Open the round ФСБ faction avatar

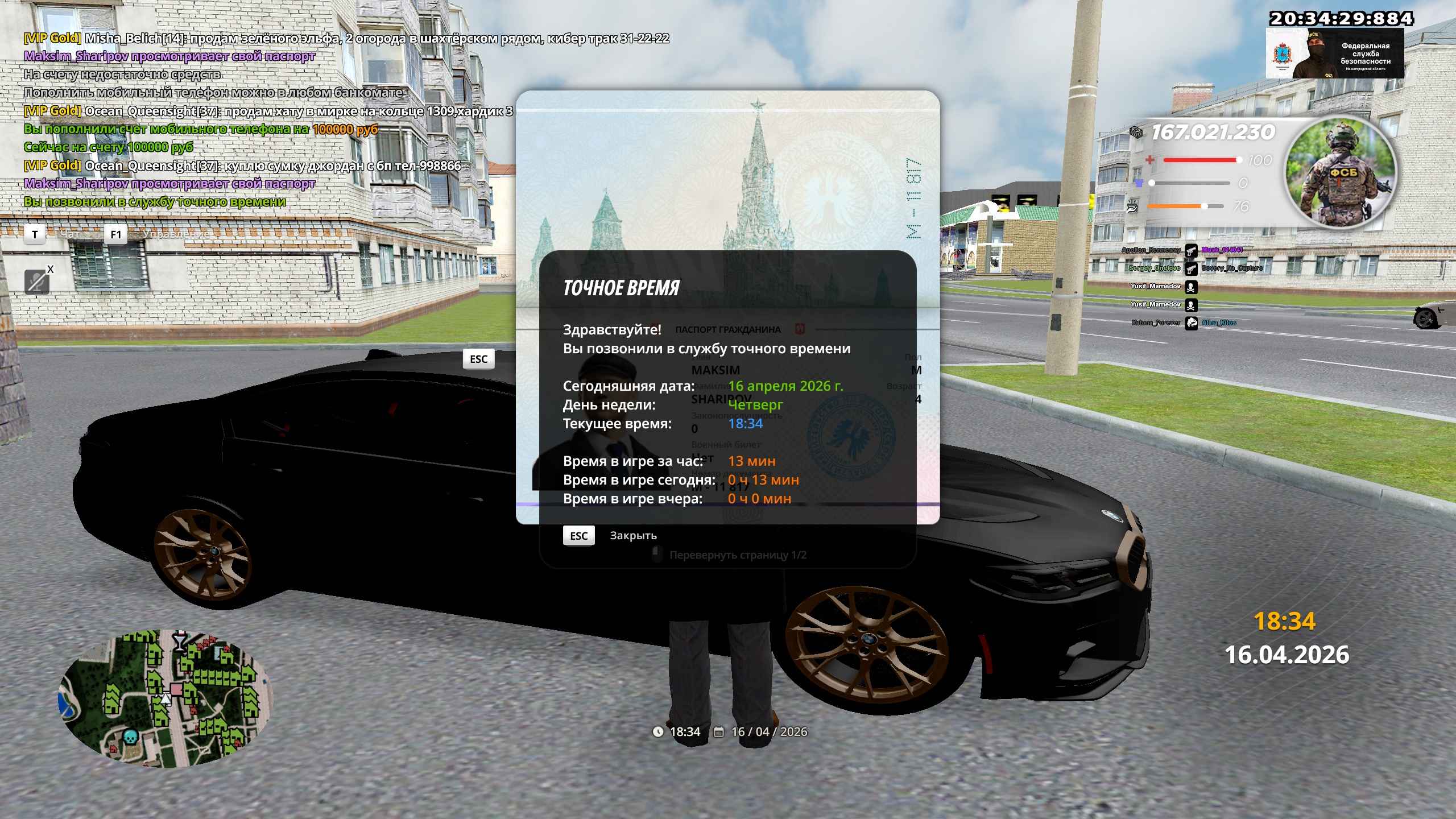tap(1341, 174)
